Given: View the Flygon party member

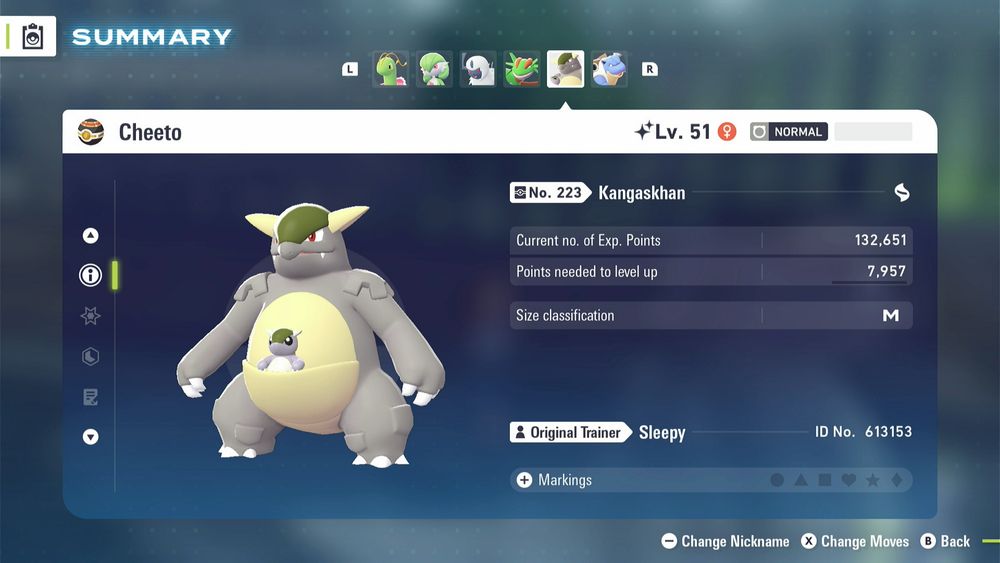Looking at the screenshot, I should [x=522, y=70].
